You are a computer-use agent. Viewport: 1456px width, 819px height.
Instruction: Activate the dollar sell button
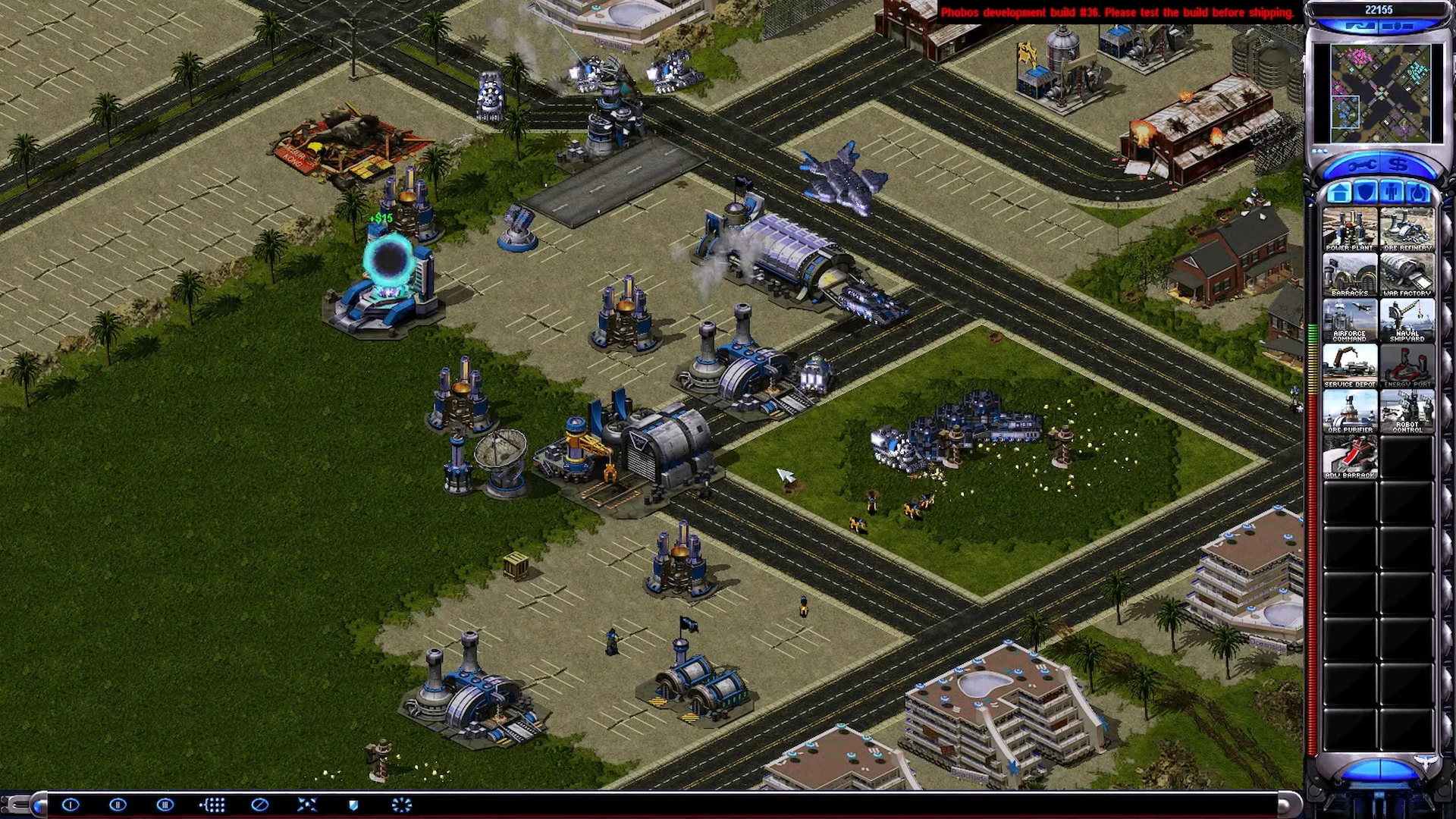coord(1399,165)
